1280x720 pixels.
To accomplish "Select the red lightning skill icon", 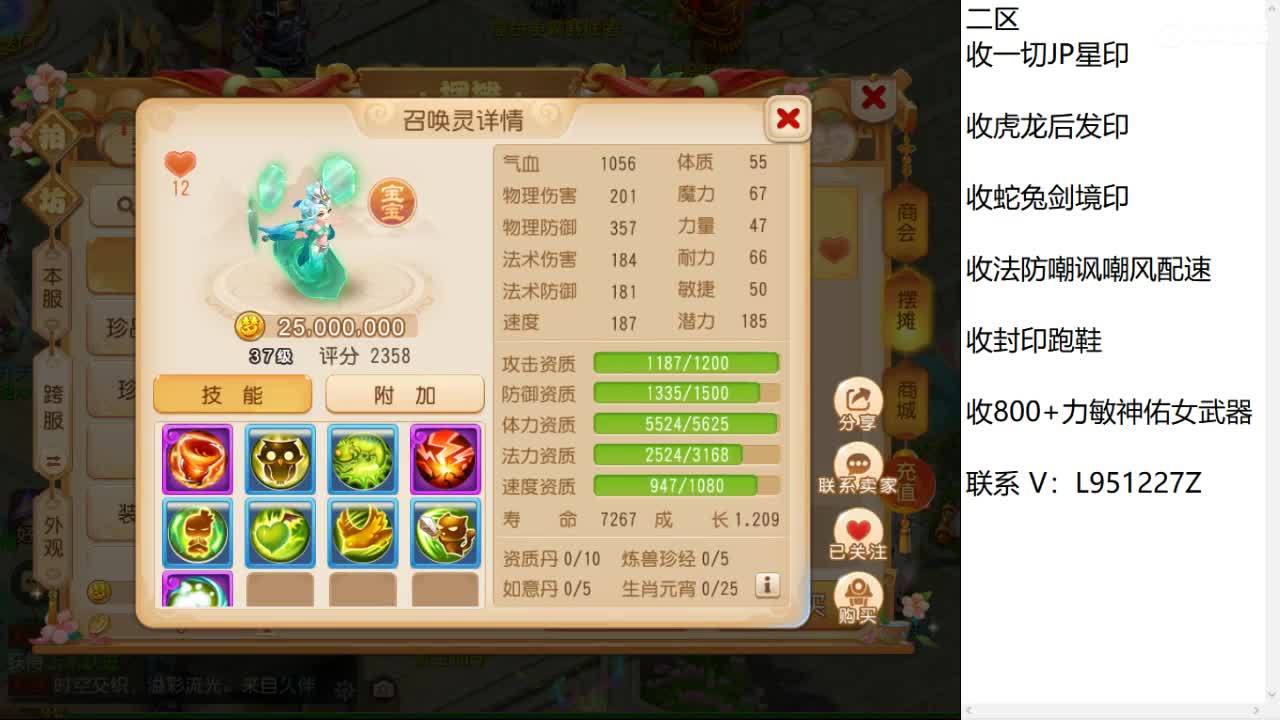I will pos(445,459).
